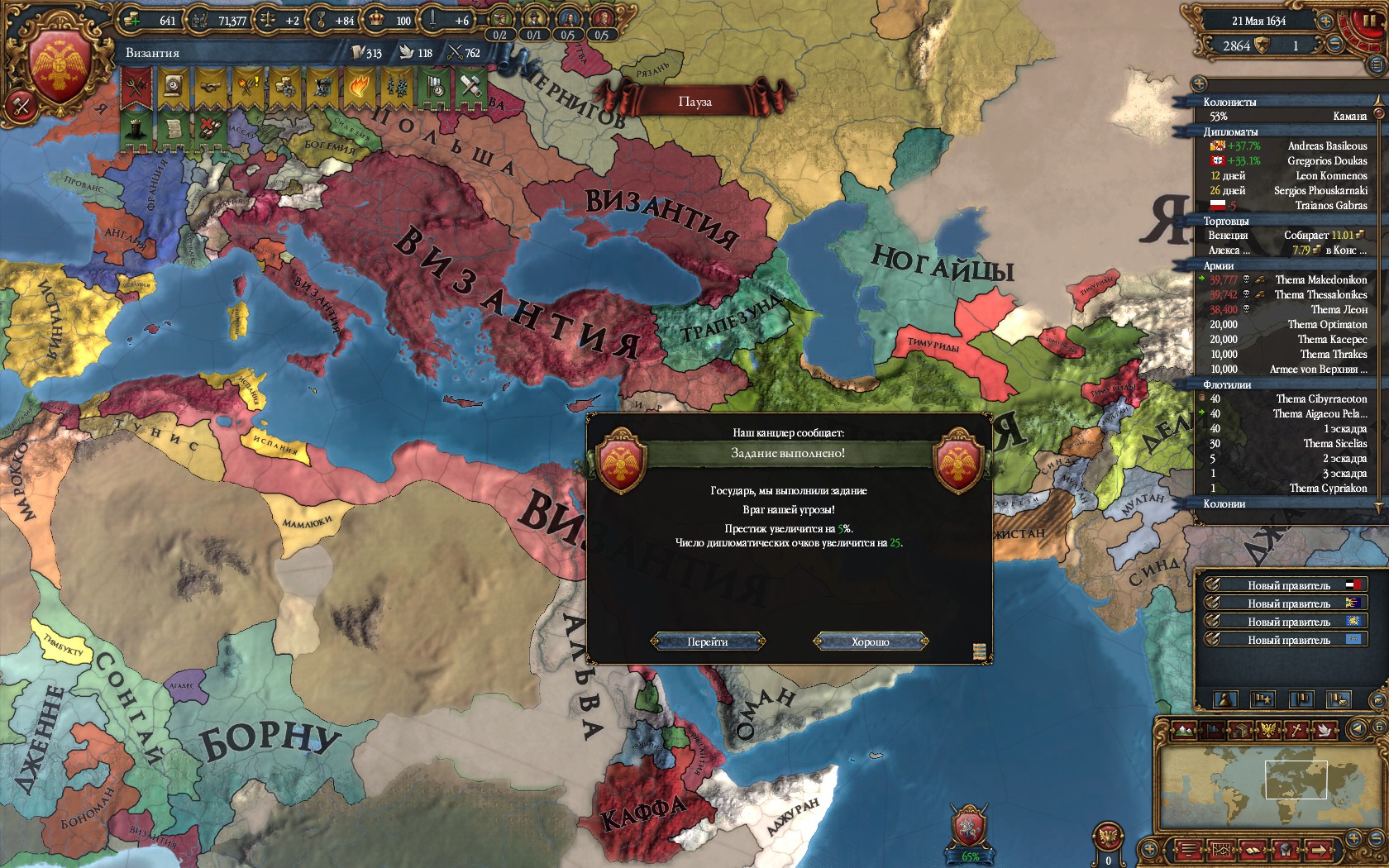Select the Thema Cibyrraeoton fleet
Screen dimensions: 1389x868
[1320, 398]
